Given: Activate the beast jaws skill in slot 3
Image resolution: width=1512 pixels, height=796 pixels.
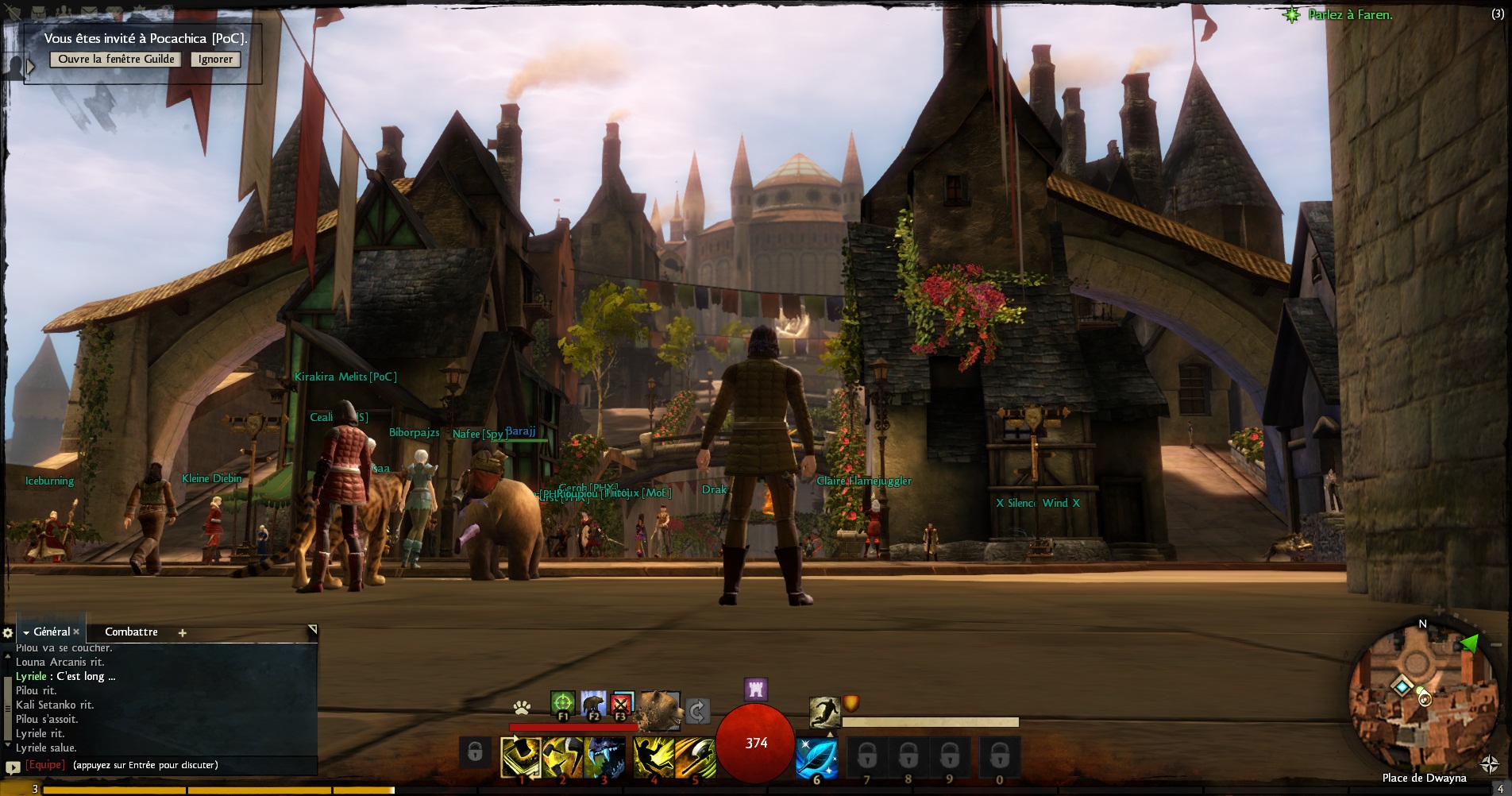Looking at the screenshot, I should pos(604,757).
